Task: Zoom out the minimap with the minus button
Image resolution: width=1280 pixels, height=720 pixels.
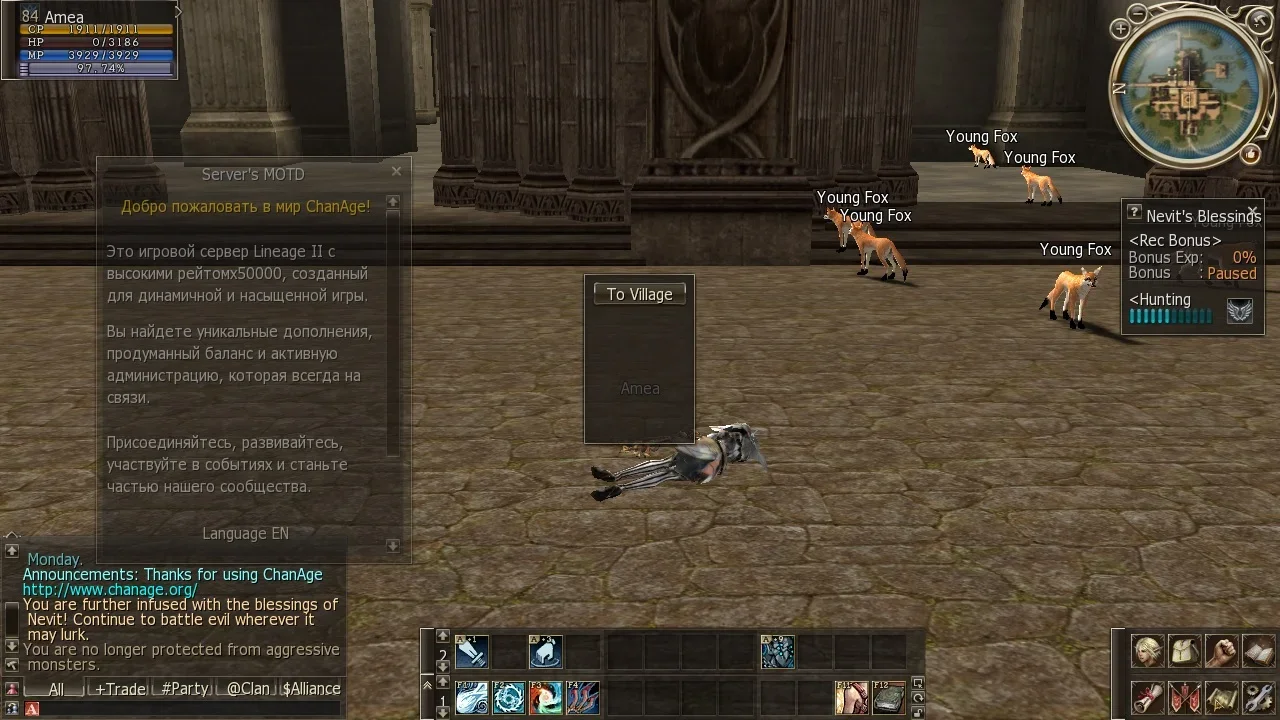Action: [x=1138, y=14]
